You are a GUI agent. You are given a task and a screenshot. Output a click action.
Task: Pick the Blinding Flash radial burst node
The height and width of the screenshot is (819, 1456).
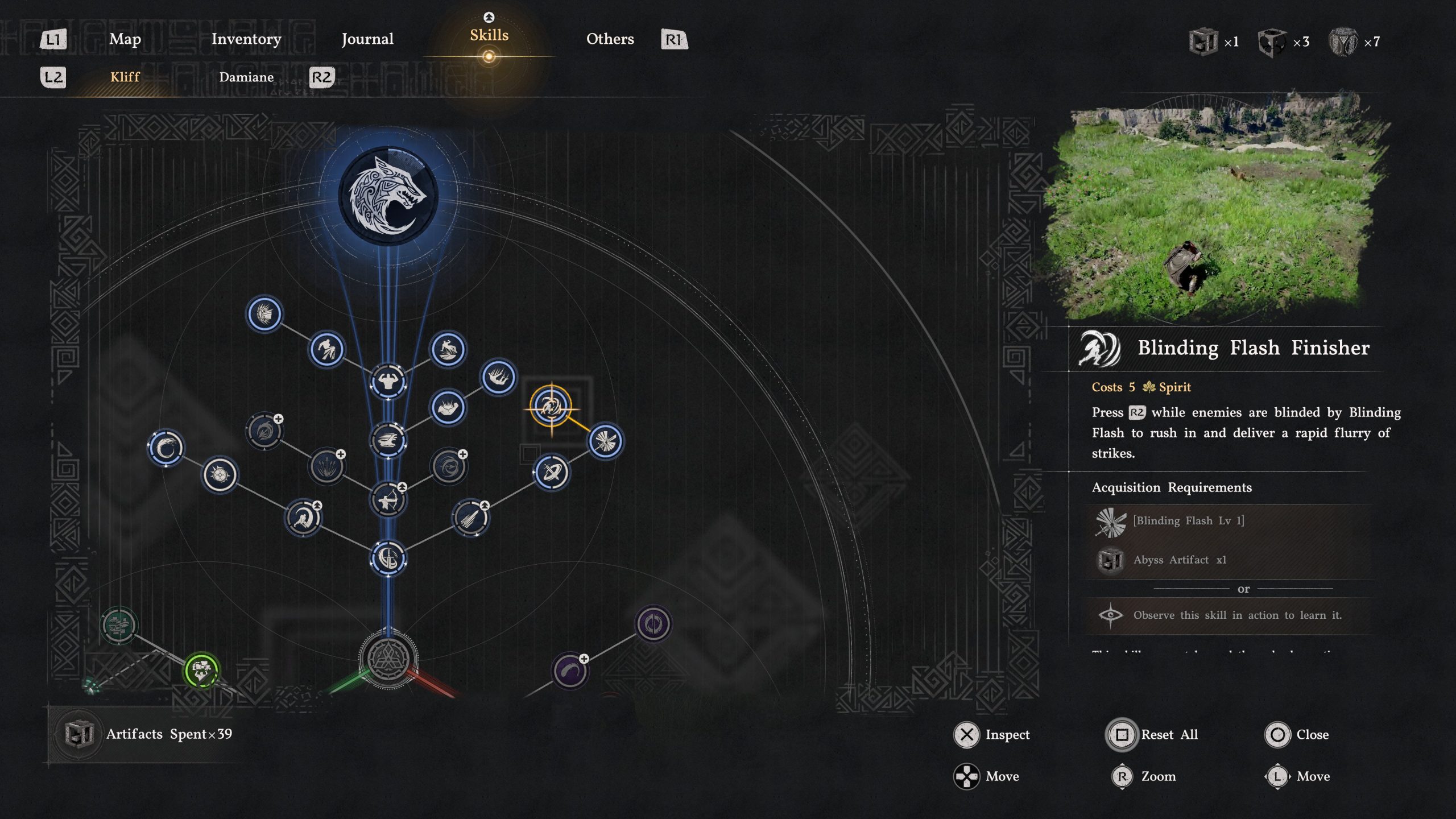coord(605,441)
